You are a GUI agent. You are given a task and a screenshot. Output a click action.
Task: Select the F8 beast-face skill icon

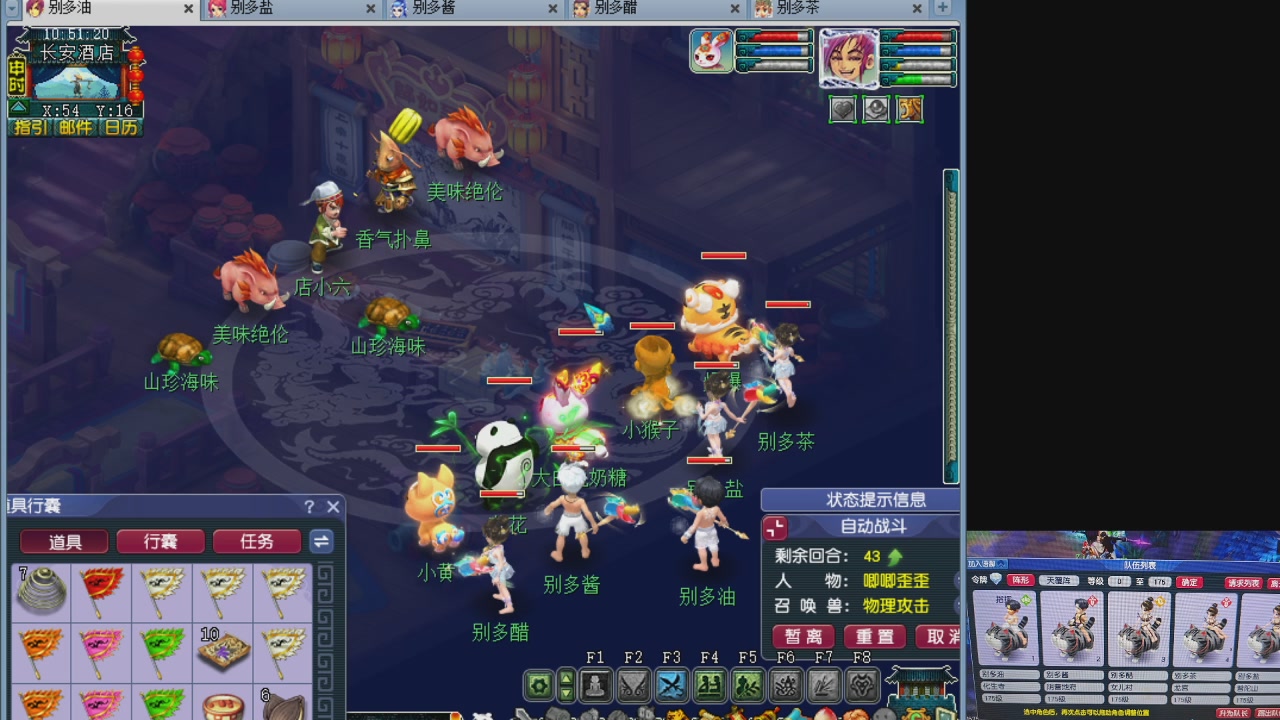pos(861,685)
